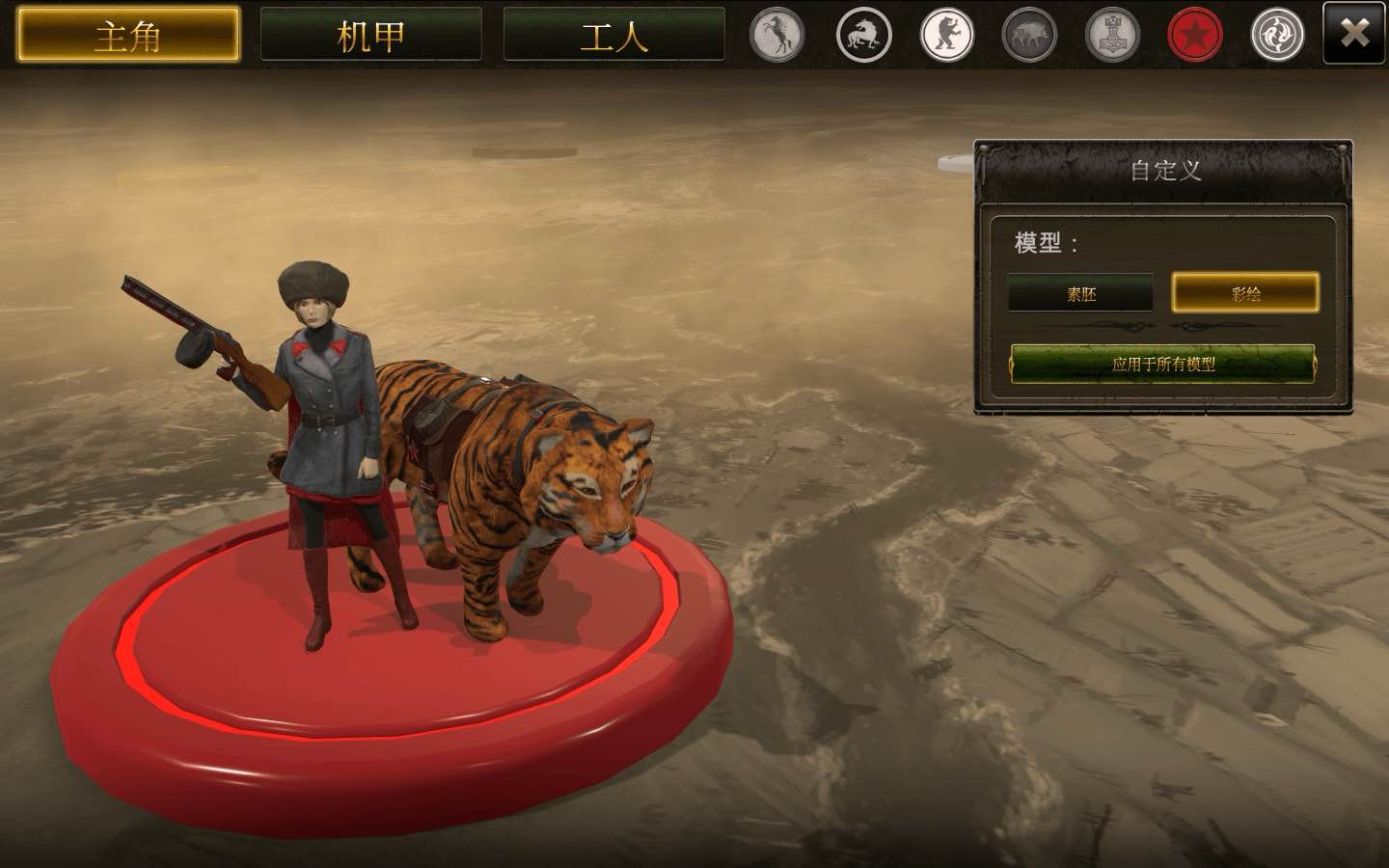Switch model to 素胚 unpainted style
This screenshot has width=1389, height=868.
1080,293
